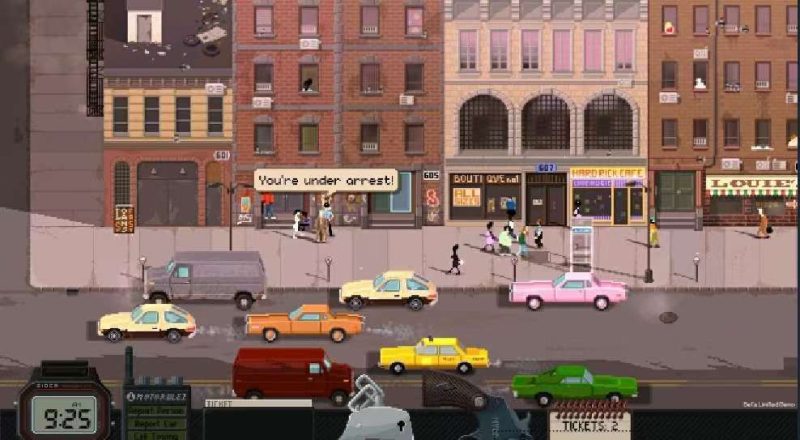The image size is (800, 440).
Task: Select Report Person on the radio
Action: click(x=157, y=410)
